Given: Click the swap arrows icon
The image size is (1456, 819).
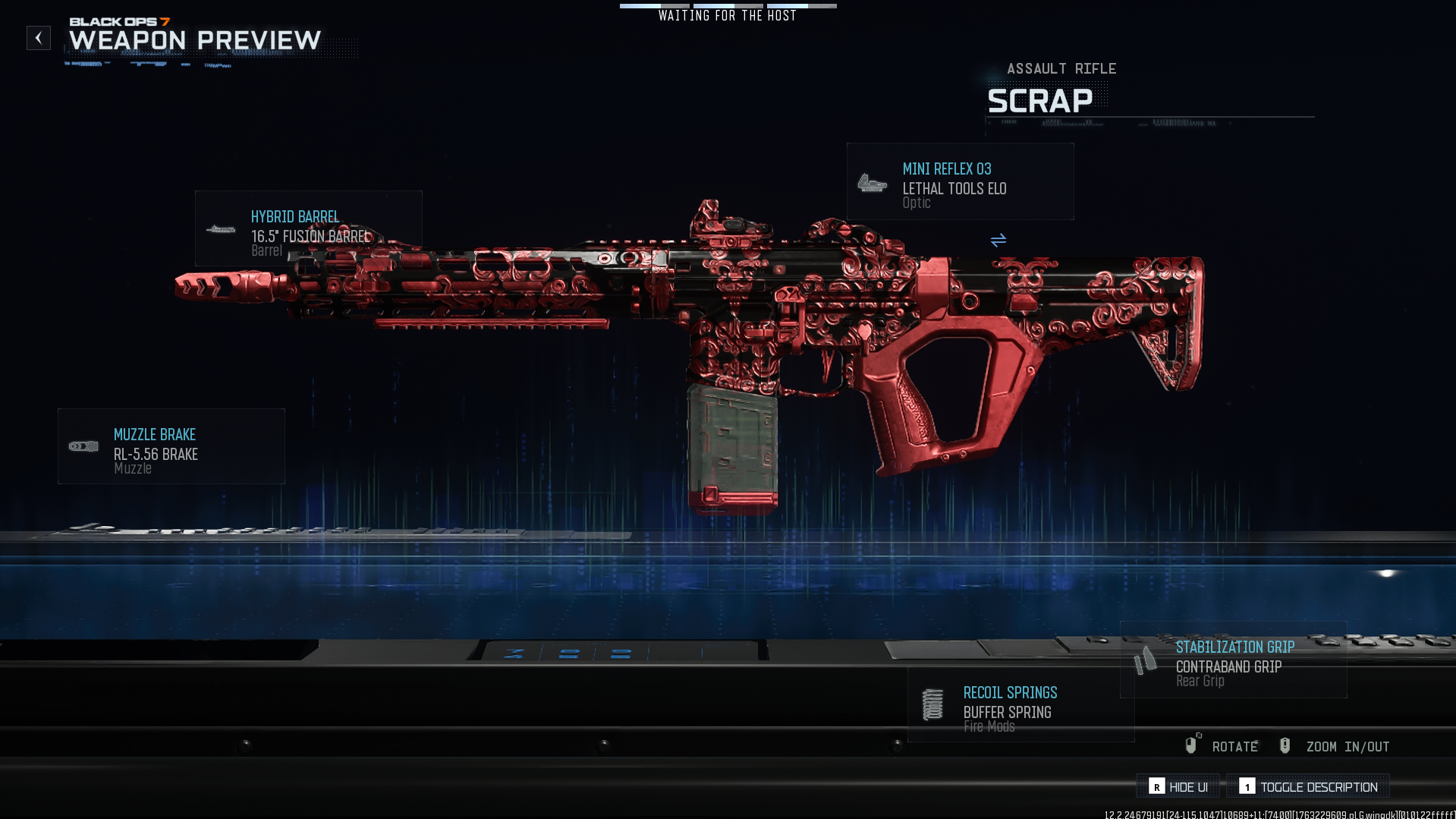Looking at the screenshot, I should [x=998, y=241].
